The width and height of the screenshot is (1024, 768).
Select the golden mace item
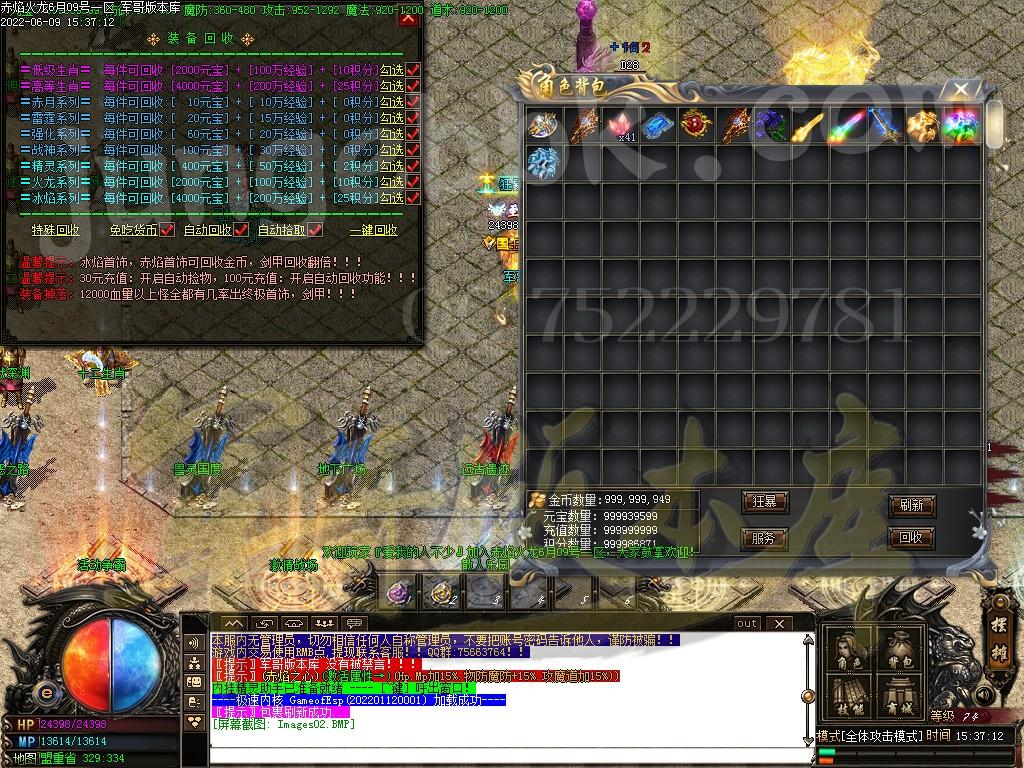pyautogui.click(x=809, y=126)
